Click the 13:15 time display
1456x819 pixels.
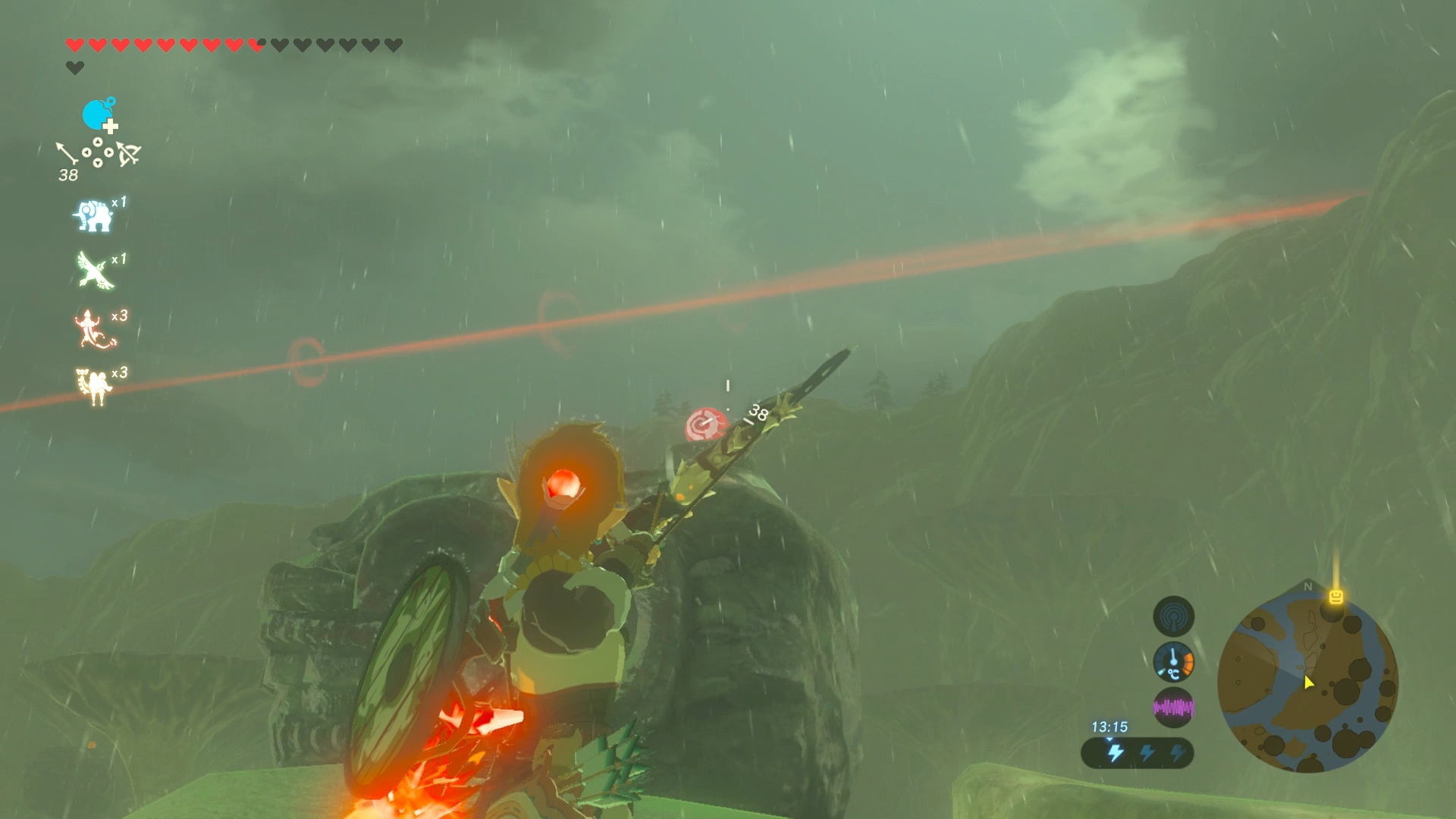coord(1110,726)
